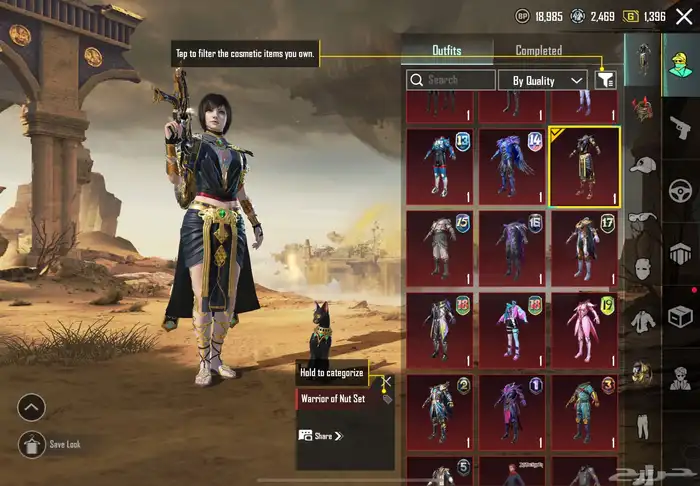Image resolution: width=700 pixels, height=486 pixels.
Task: Open the By Quality sort dropdown
Action: point(548,80)
